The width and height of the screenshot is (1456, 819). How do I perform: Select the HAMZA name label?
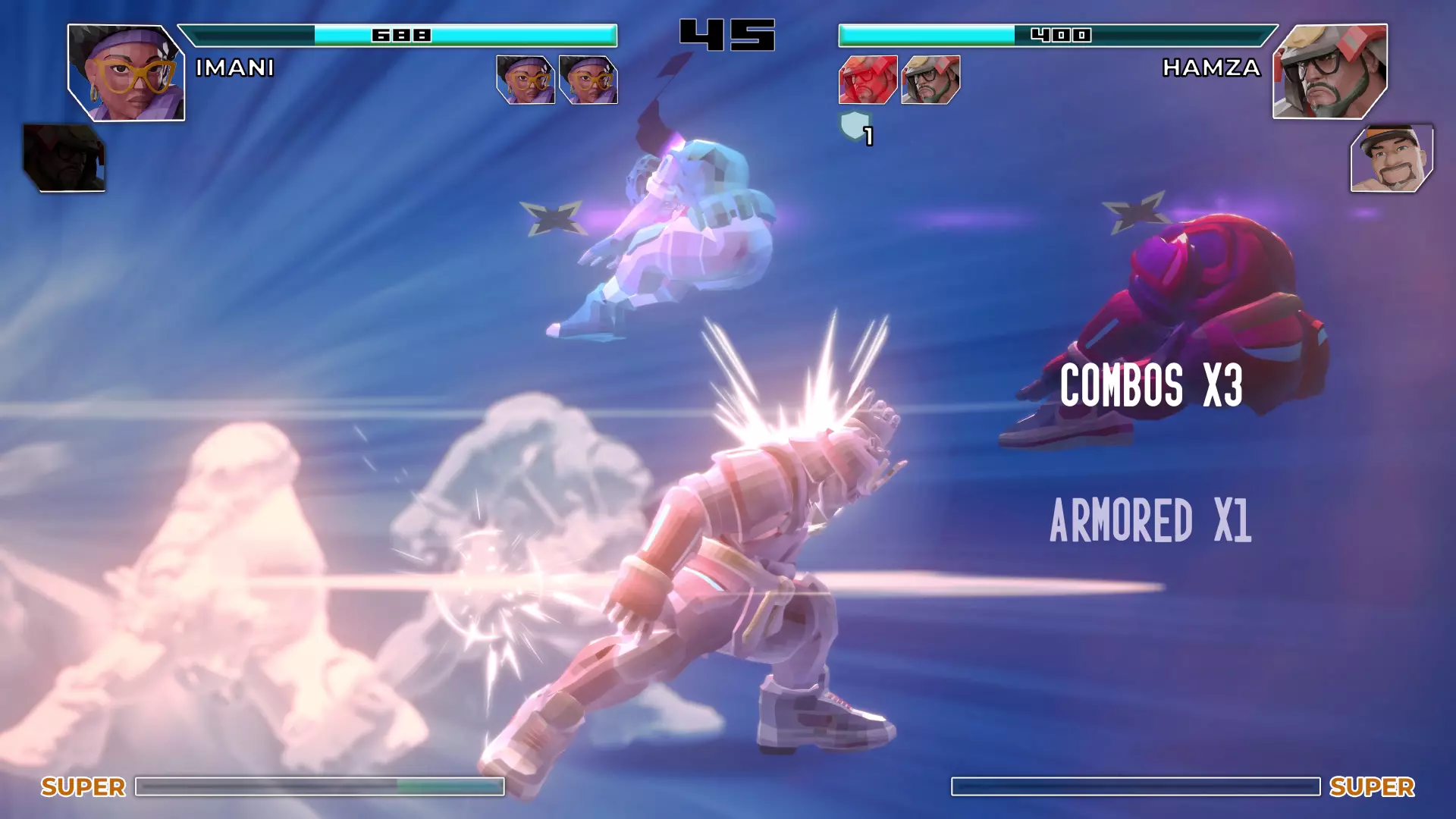(1212, 69)
